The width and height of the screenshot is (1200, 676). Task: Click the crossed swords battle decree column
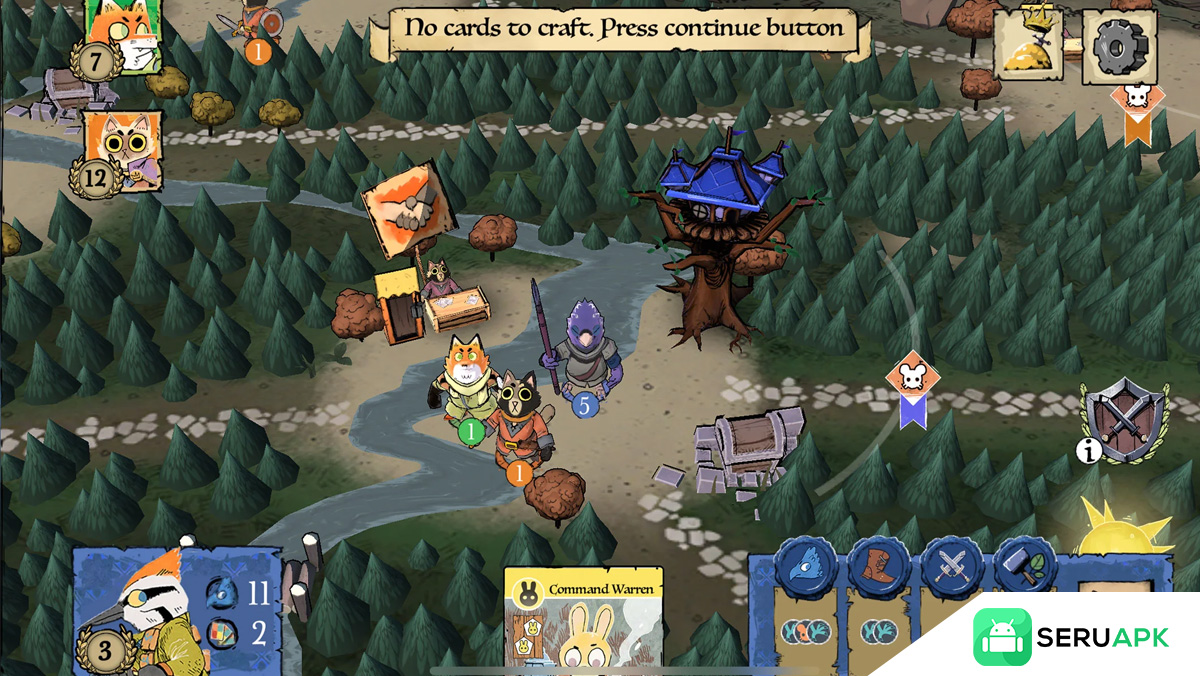952,568
